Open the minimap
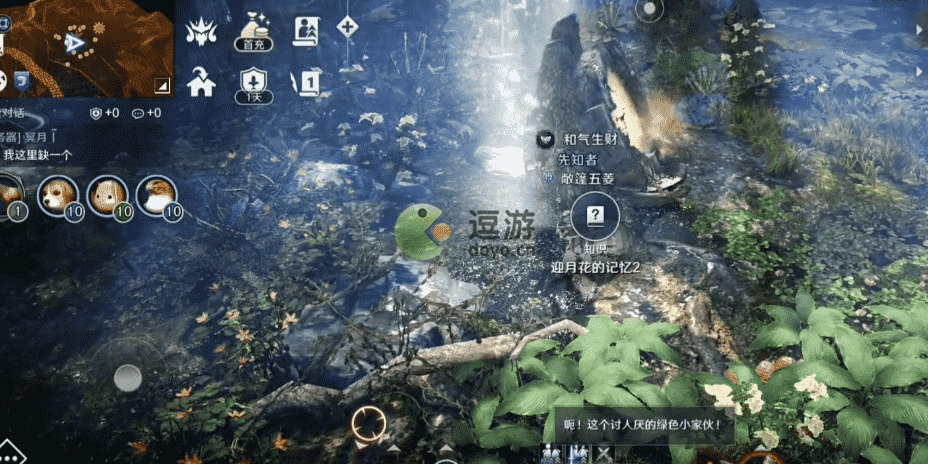 click(x=85, y=45)
